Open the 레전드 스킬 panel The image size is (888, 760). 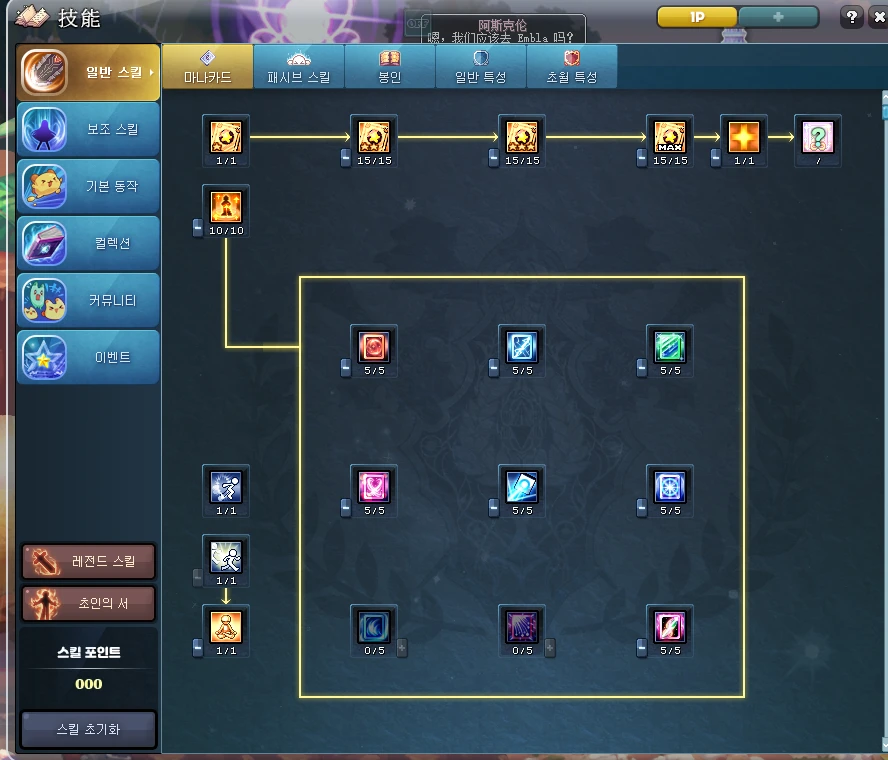[88, 562]
